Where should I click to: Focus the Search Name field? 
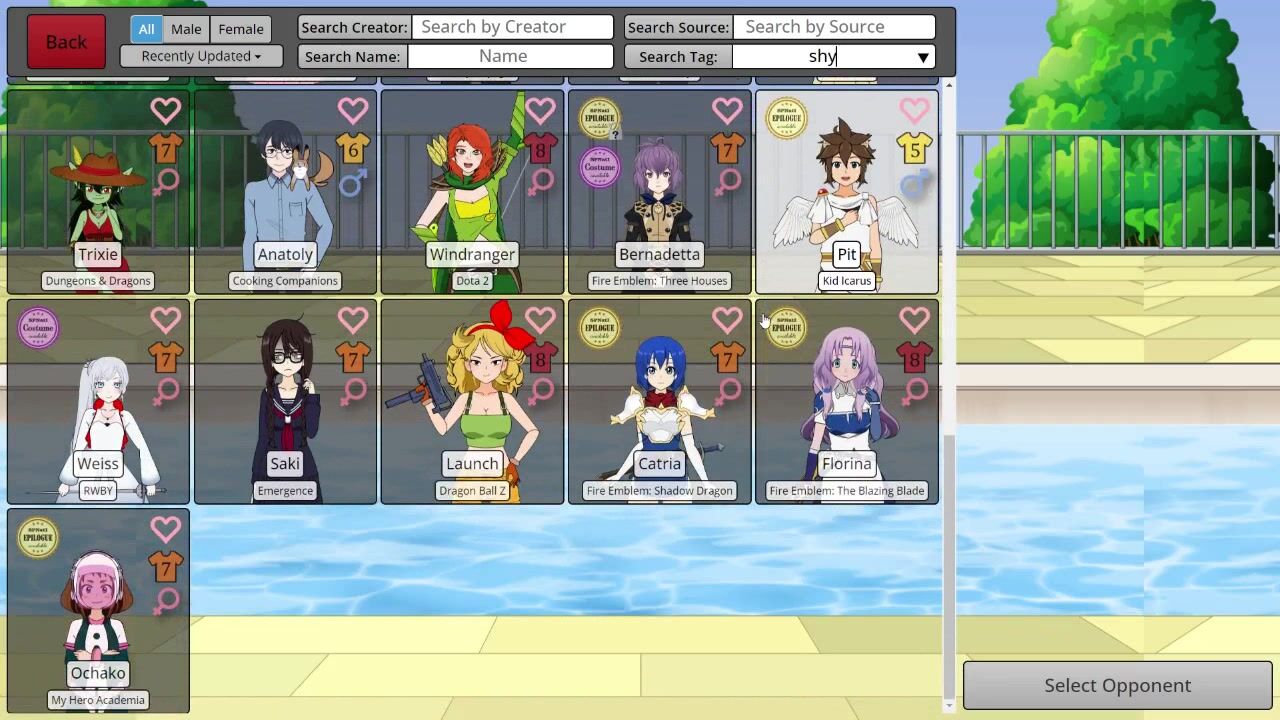(510, 56)
